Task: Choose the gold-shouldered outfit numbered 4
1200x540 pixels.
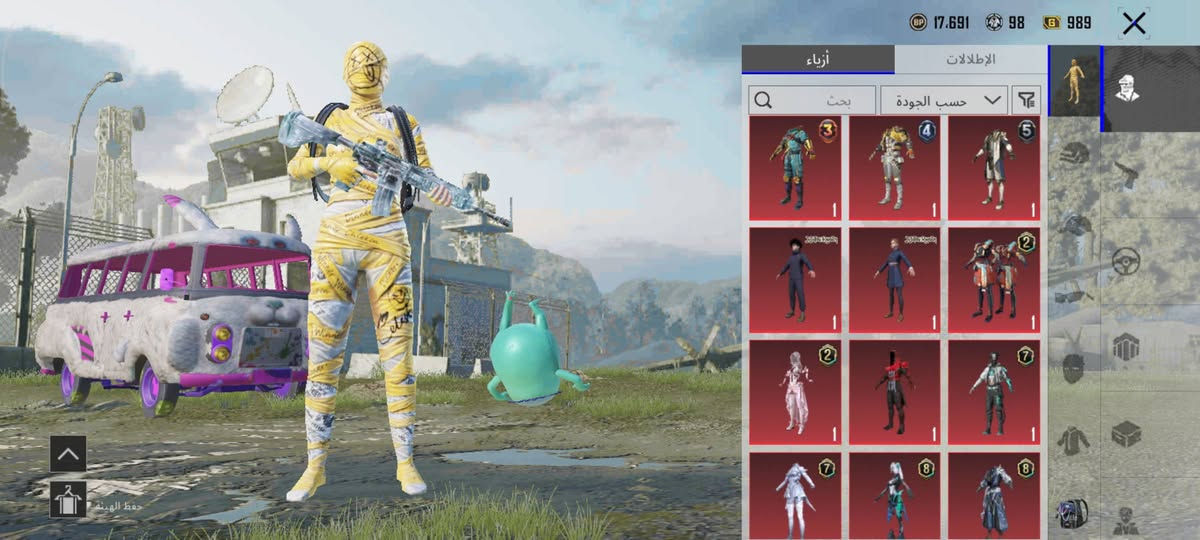Action: (x=894, y=168)
